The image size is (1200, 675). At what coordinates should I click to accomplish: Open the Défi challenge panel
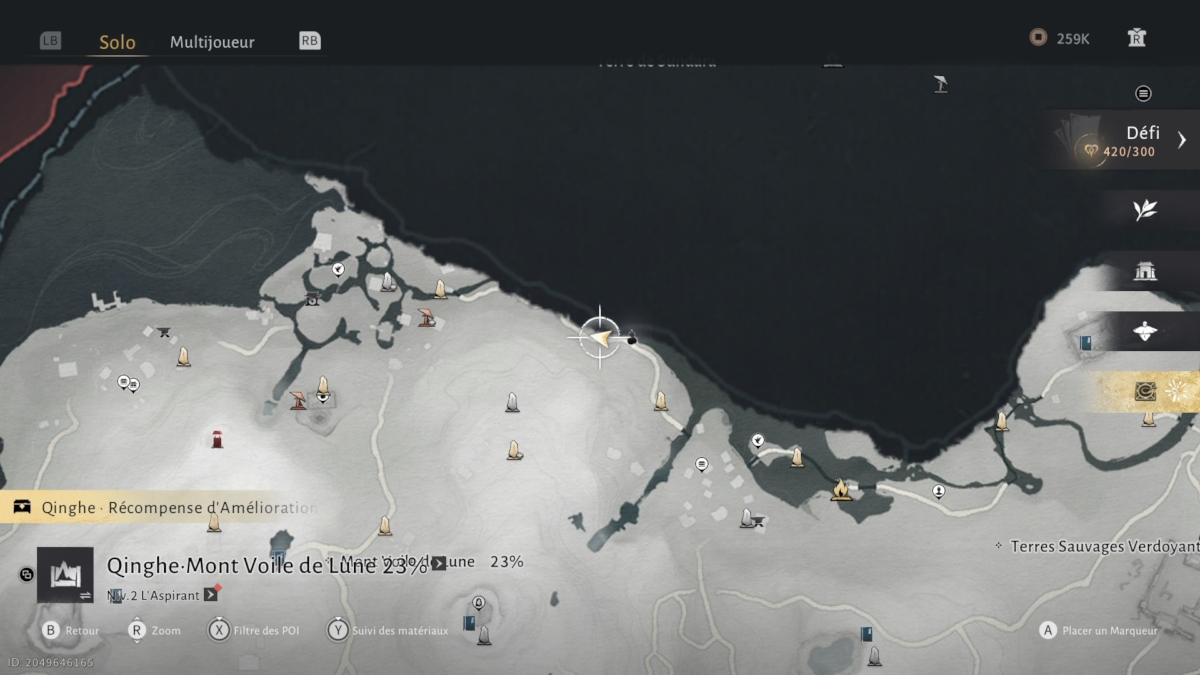tap(1140, 141)
